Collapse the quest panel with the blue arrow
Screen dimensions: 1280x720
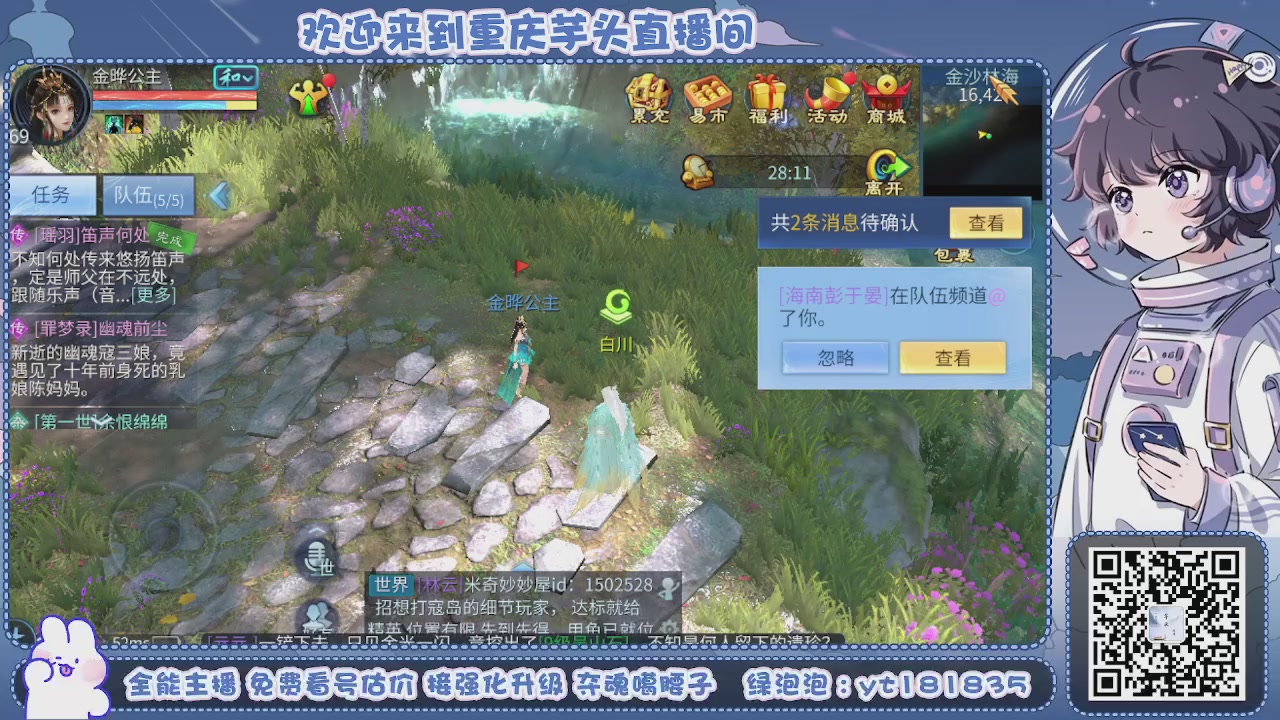click(x=220, y=195)
